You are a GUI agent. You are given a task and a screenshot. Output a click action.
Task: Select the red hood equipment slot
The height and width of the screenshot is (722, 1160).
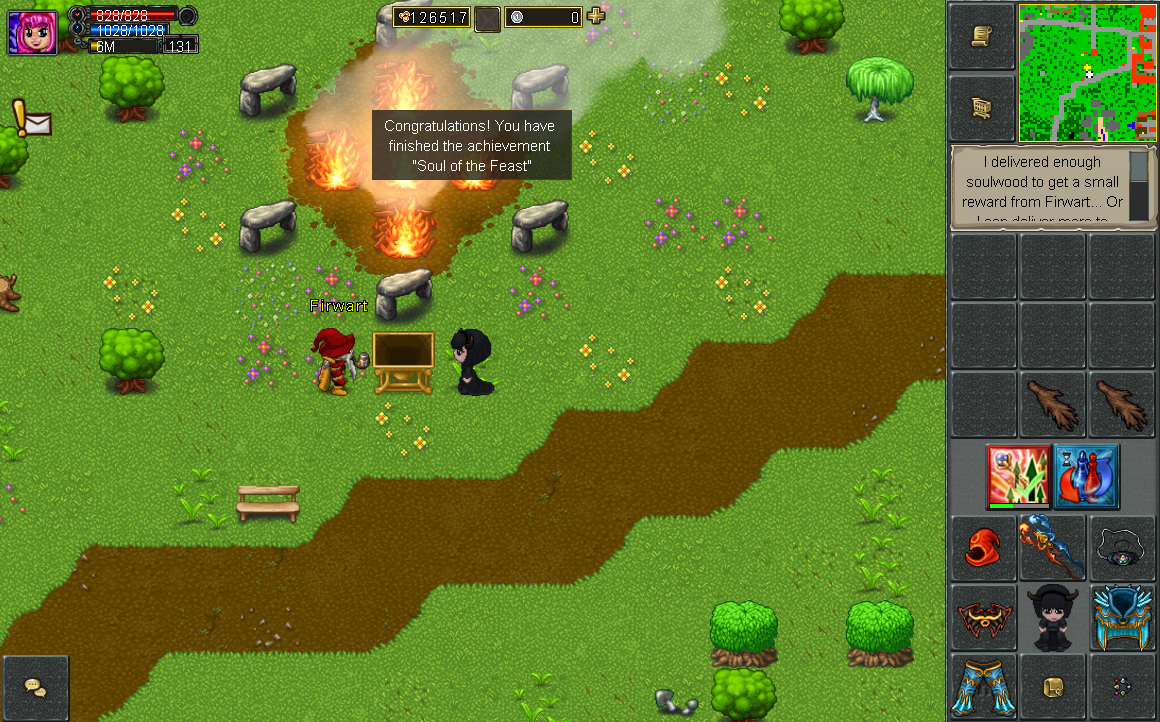coord(983,548)
